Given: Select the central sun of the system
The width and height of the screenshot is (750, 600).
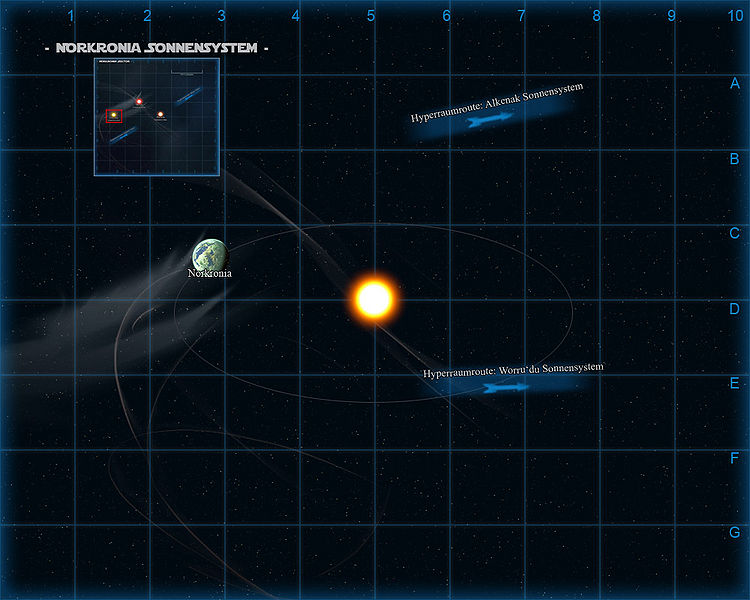Looking at the screenshot, I should pos(374,299).
